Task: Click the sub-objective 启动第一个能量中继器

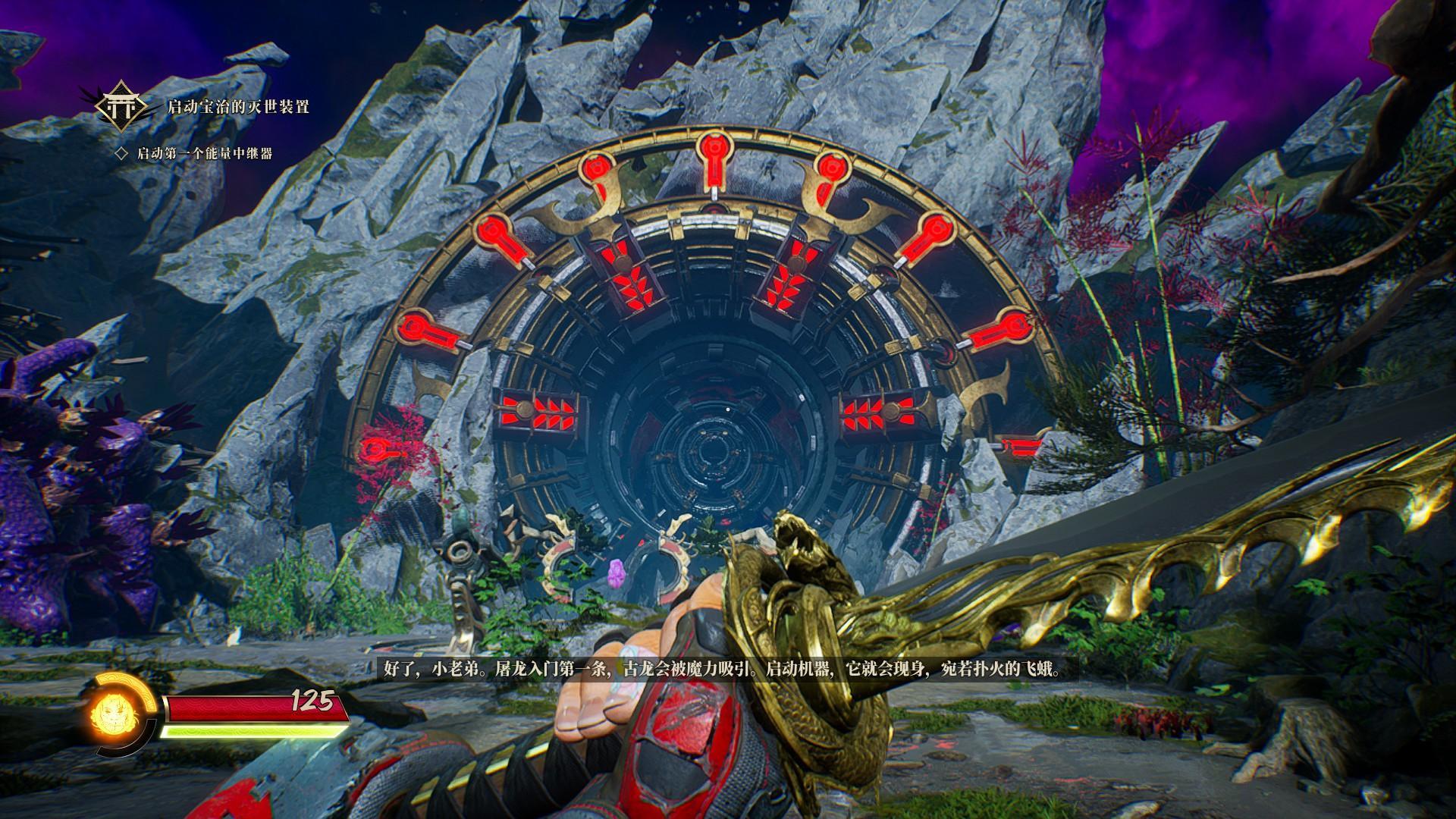Action: pyautogui.click(x=204, y=154)
